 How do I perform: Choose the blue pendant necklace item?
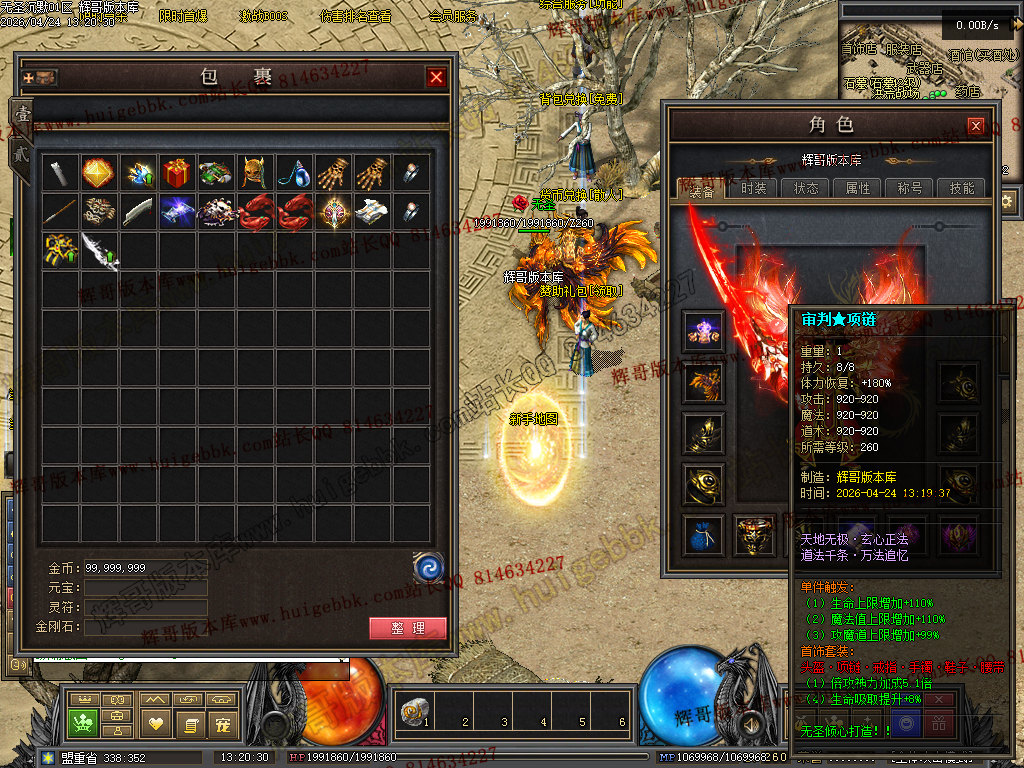[293, 173]
